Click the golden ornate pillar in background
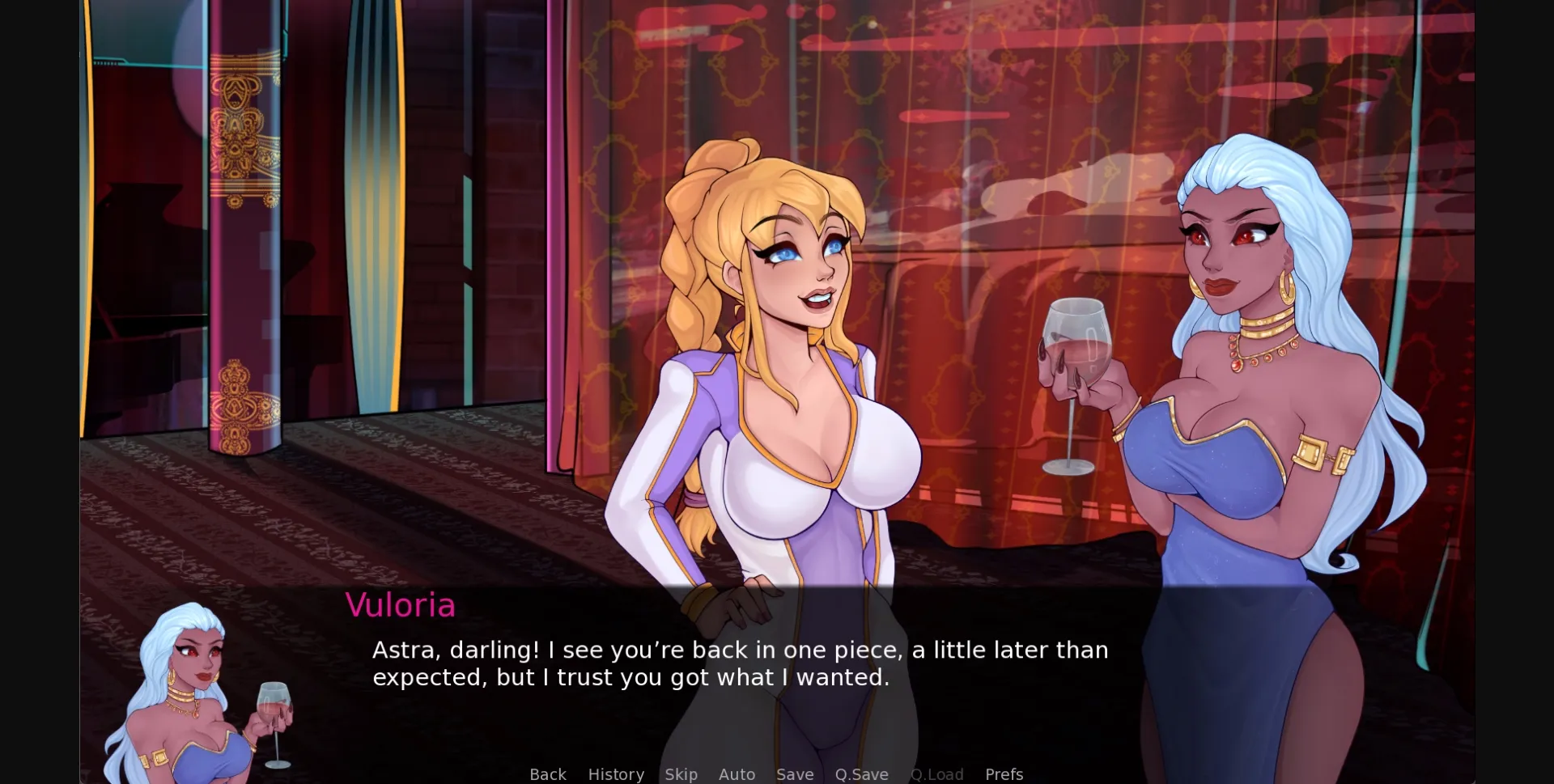1554x784 pixels. point(239,243)
